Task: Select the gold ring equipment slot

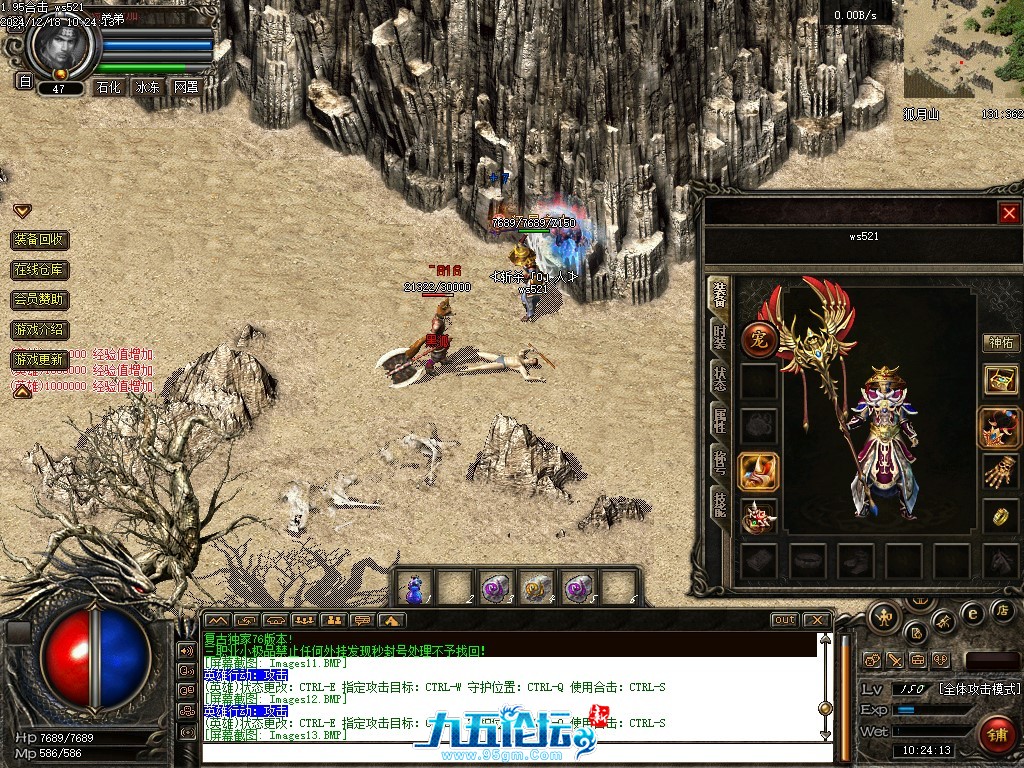Action: [x=1000, y=516]
